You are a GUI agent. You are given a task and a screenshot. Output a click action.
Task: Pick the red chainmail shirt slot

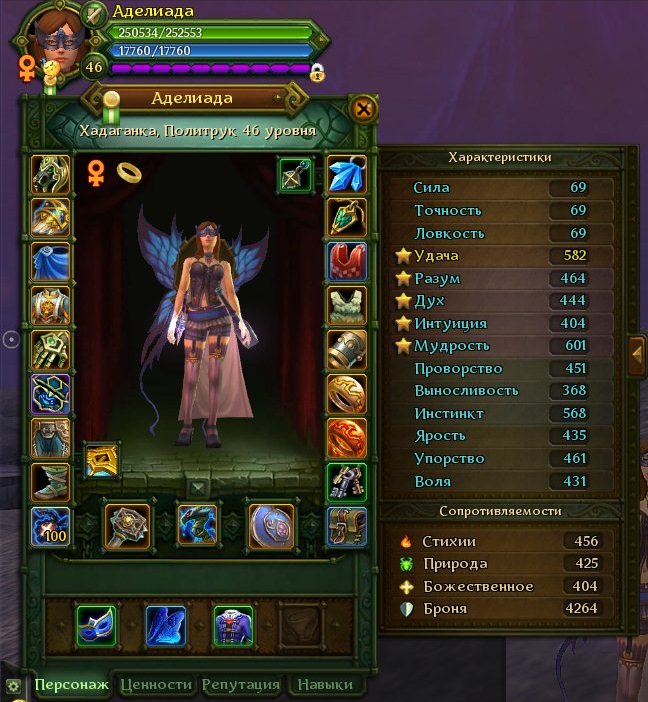(x=347, y=261)
